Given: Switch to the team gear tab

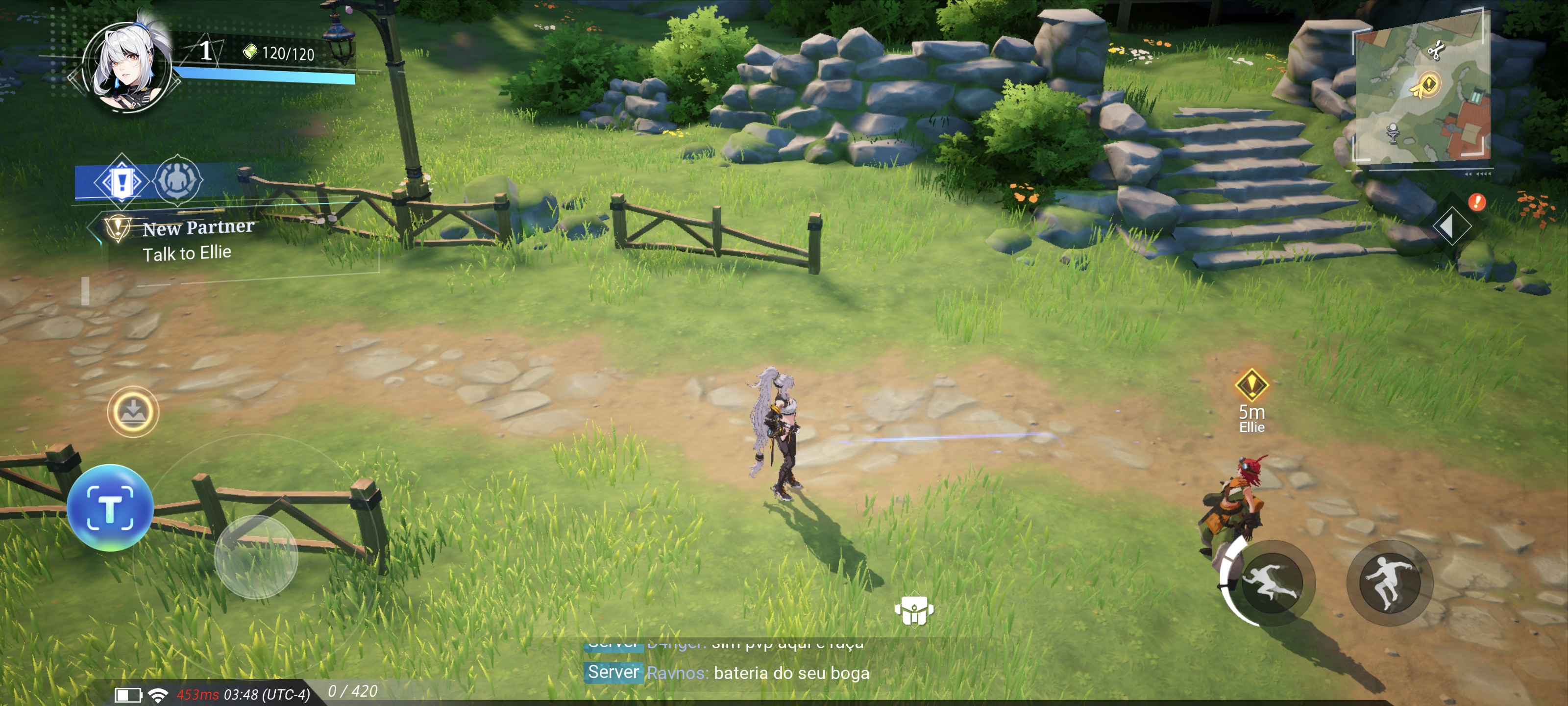Looking at the screenshot, I should [x=177, y=181].
